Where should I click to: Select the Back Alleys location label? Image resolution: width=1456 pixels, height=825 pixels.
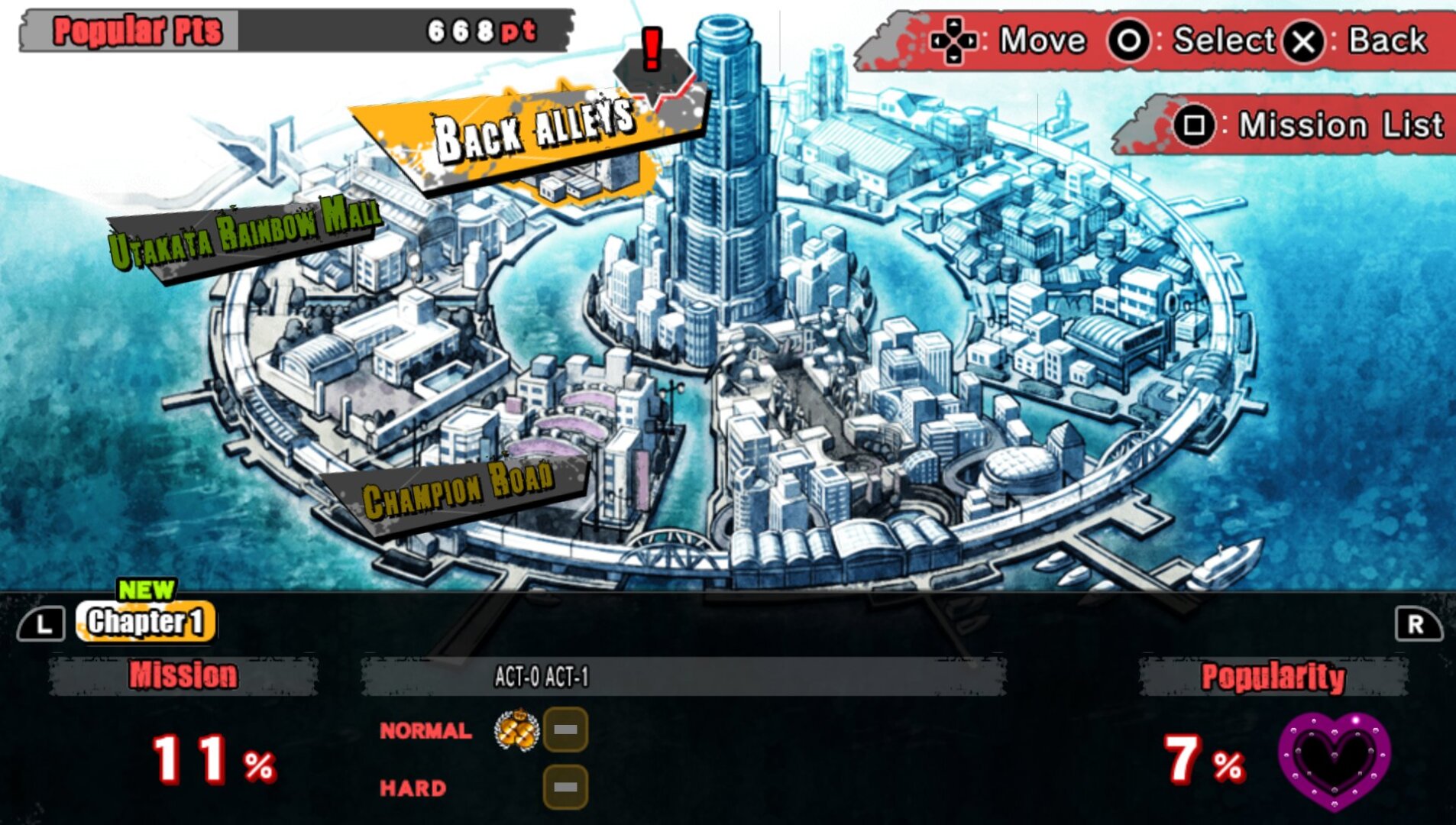[532, 132]
